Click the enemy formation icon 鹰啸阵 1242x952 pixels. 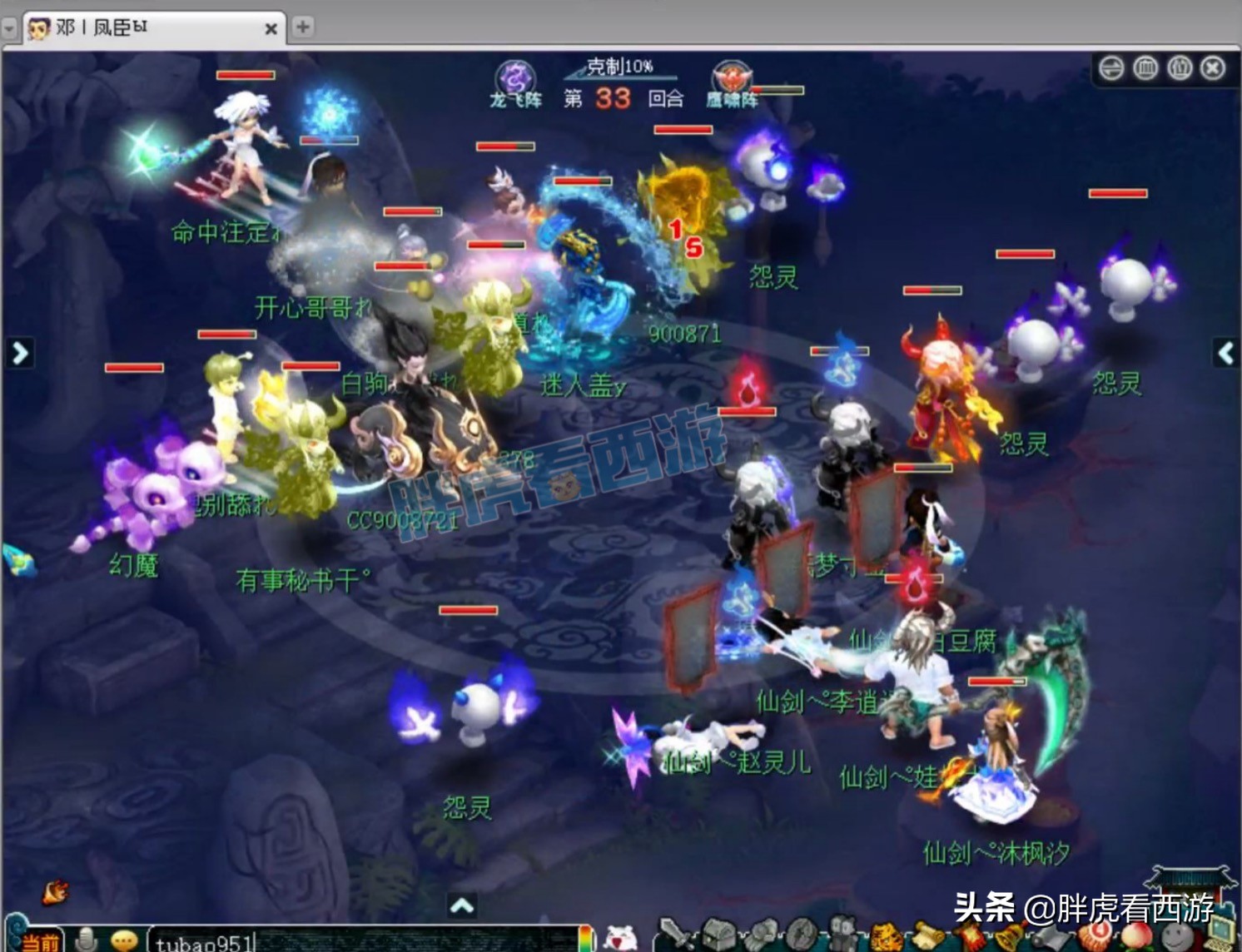click(731, 80)
